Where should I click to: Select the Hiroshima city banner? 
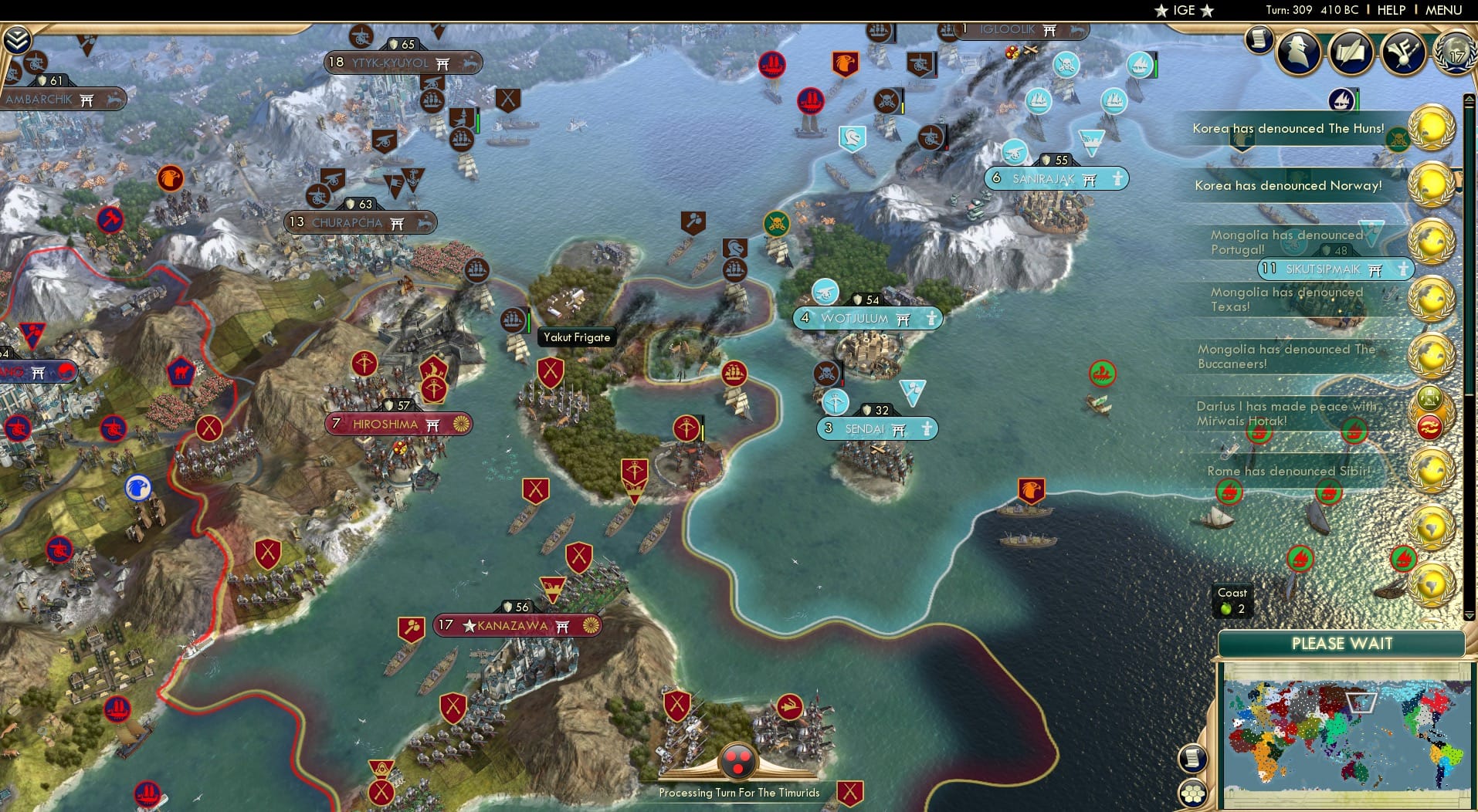click(398, 424)
